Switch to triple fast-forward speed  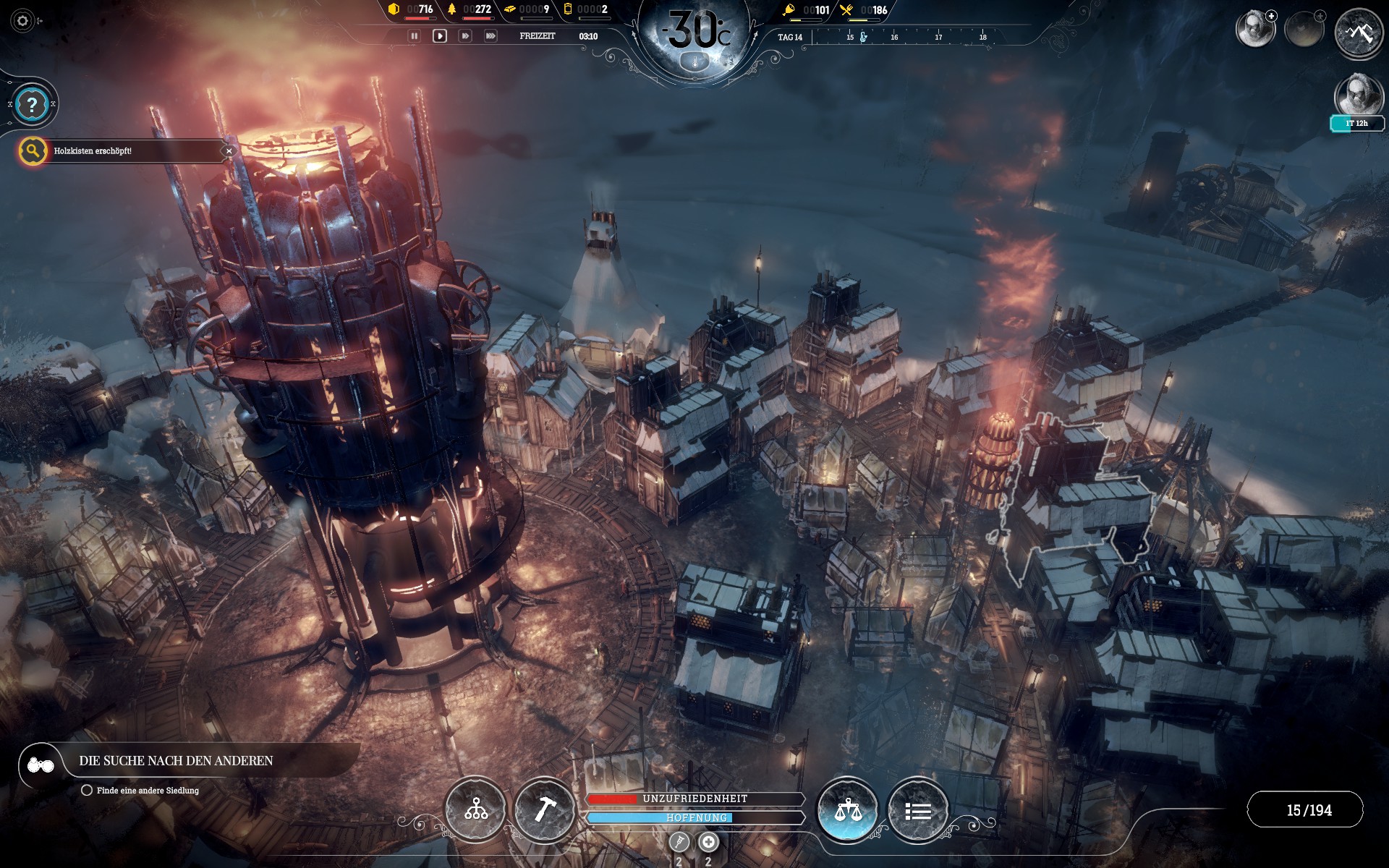point(490,35)
